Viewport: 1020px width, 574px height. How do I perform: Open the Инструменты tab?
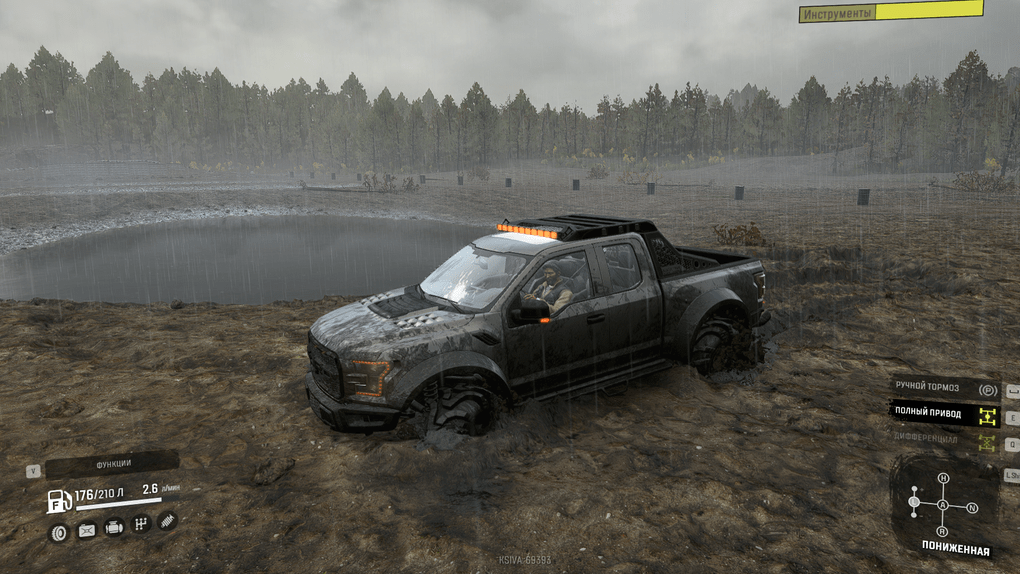[890, 12]
